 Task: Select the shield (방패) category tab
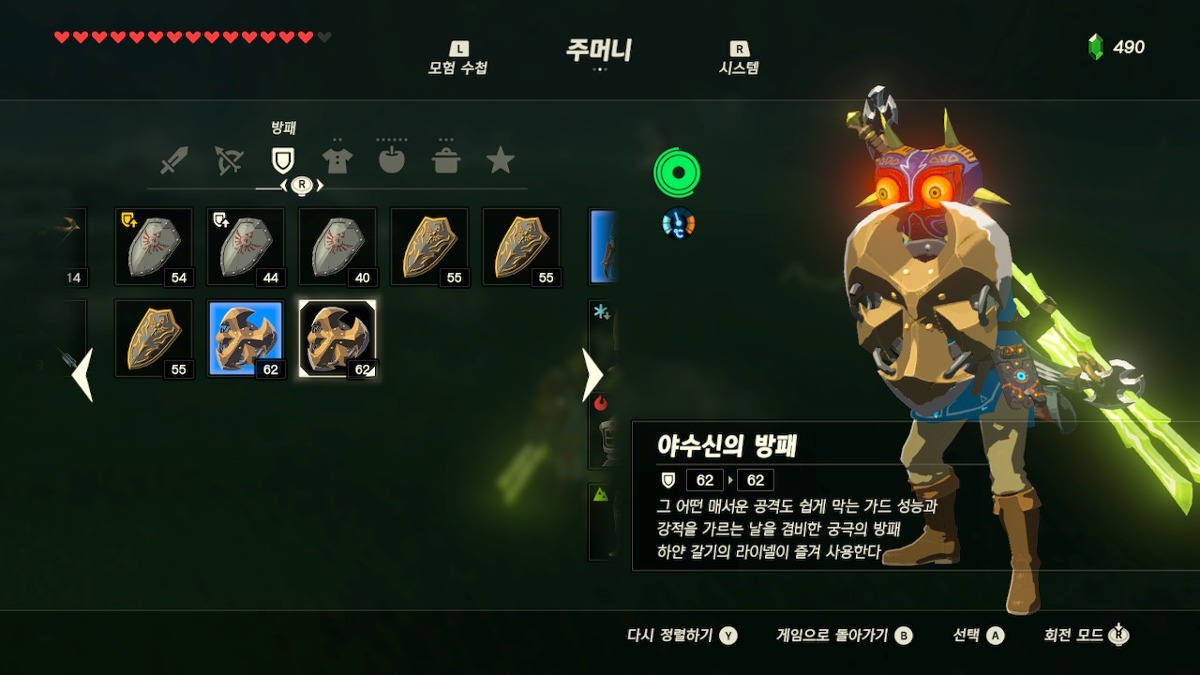(x=283, y=160)
